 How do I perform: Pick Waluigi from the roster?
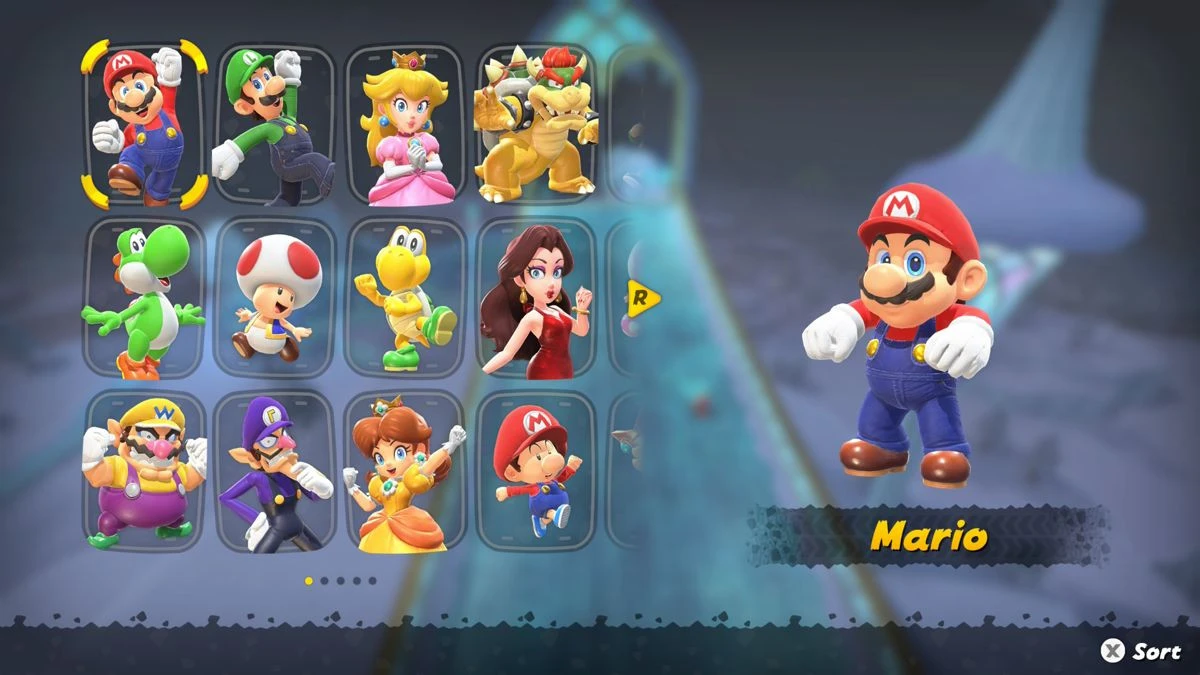274,471
